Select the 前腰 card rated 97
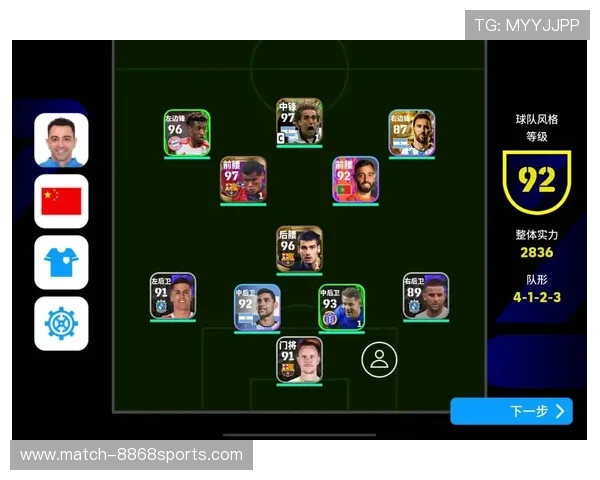Image resolution: width=600 pixels, height=480 pixels. point(243,180)
